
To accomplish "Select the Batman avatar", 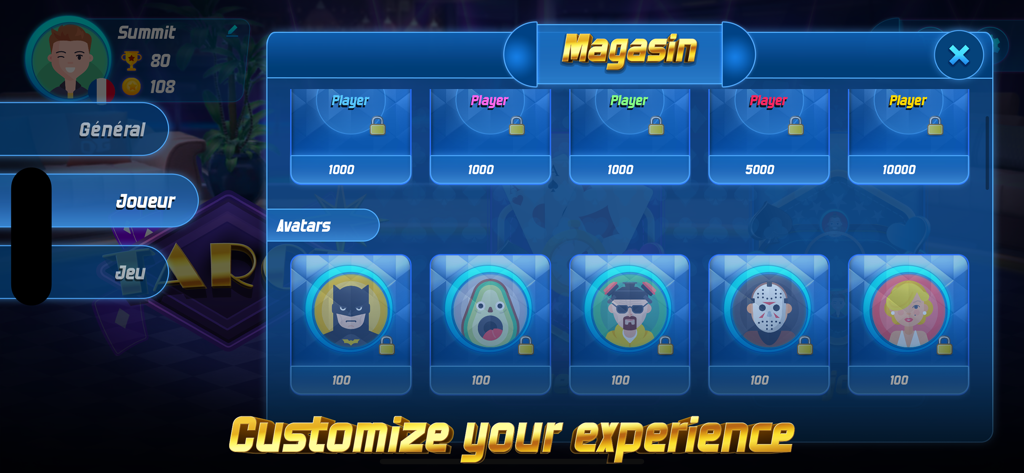I will pyautogui.click(x=350, y=310).
